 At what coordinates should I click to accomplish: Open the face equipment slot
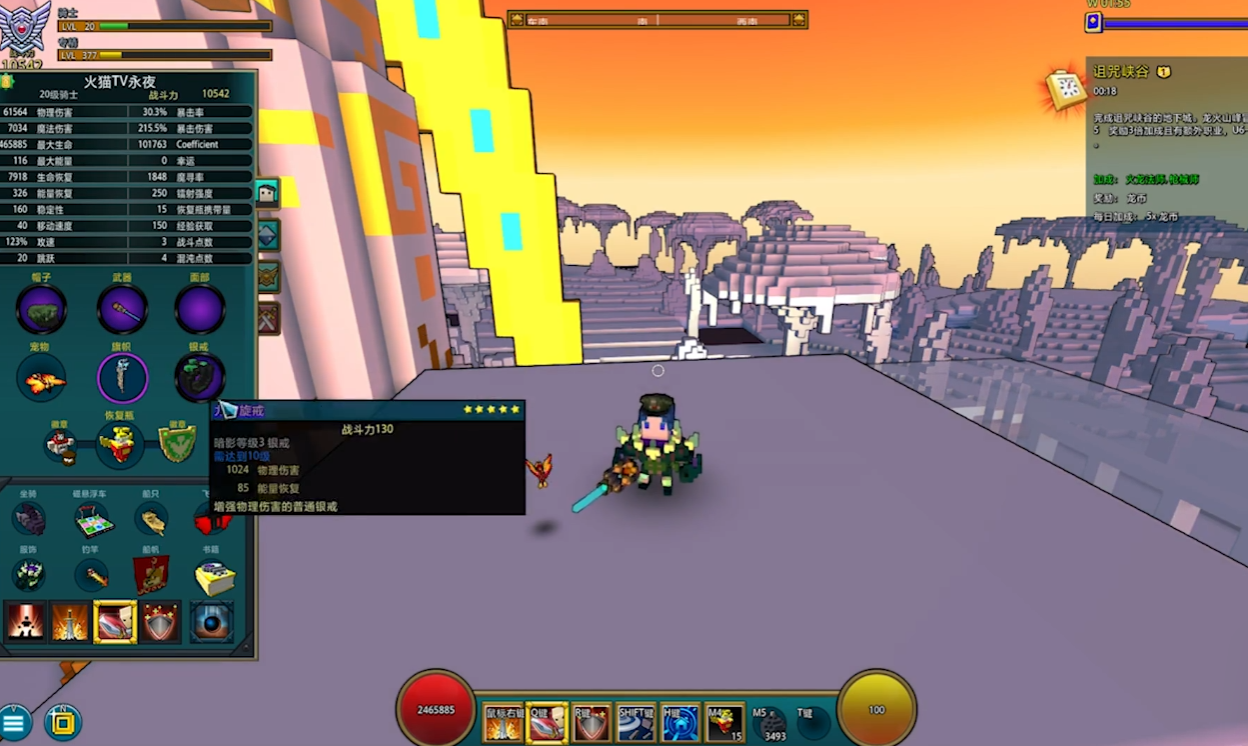[200, 310]
